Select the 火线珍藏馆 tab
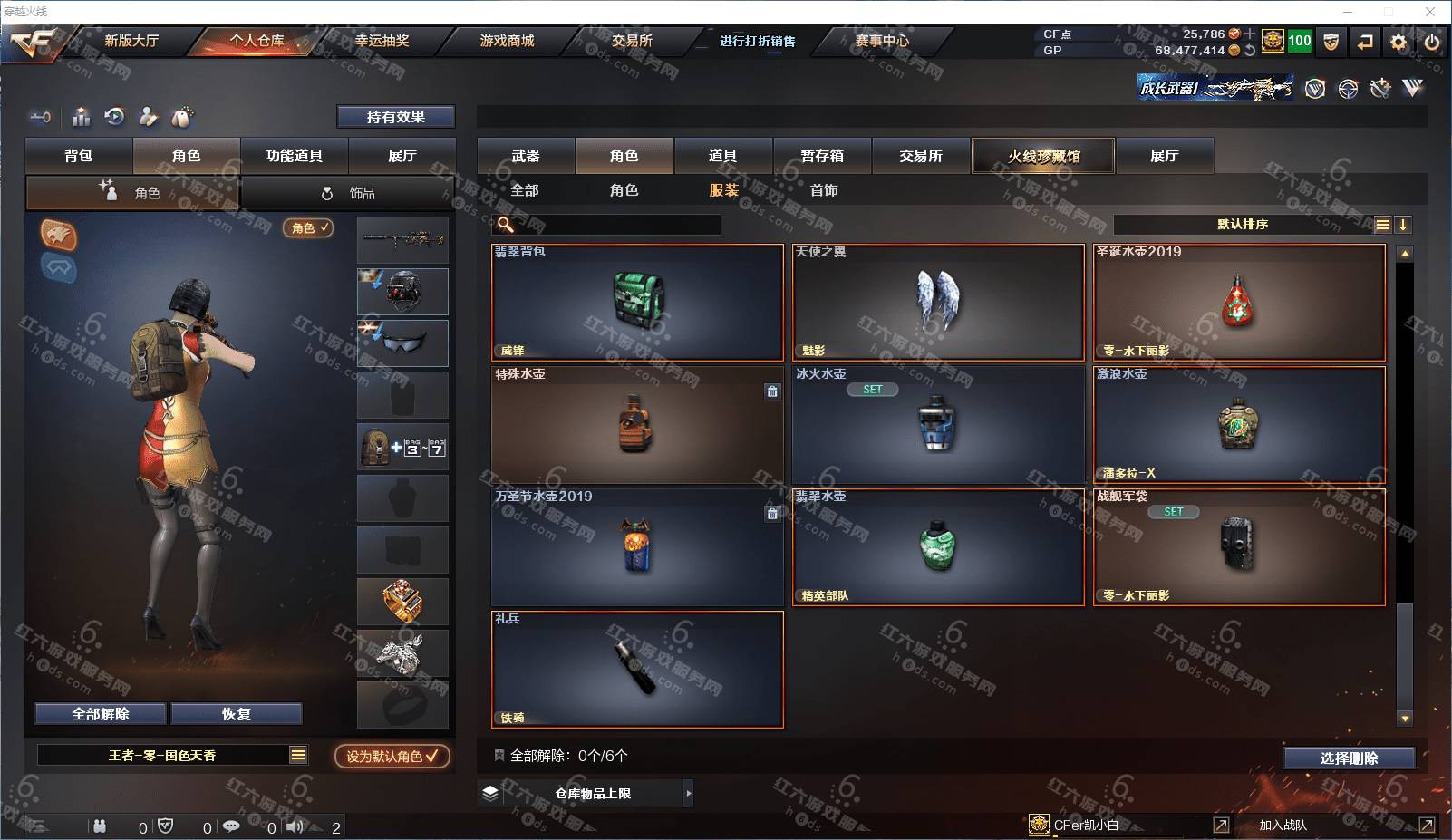Image resolution: width=1452 pixels, height=840 pixels. (1043, 156)
